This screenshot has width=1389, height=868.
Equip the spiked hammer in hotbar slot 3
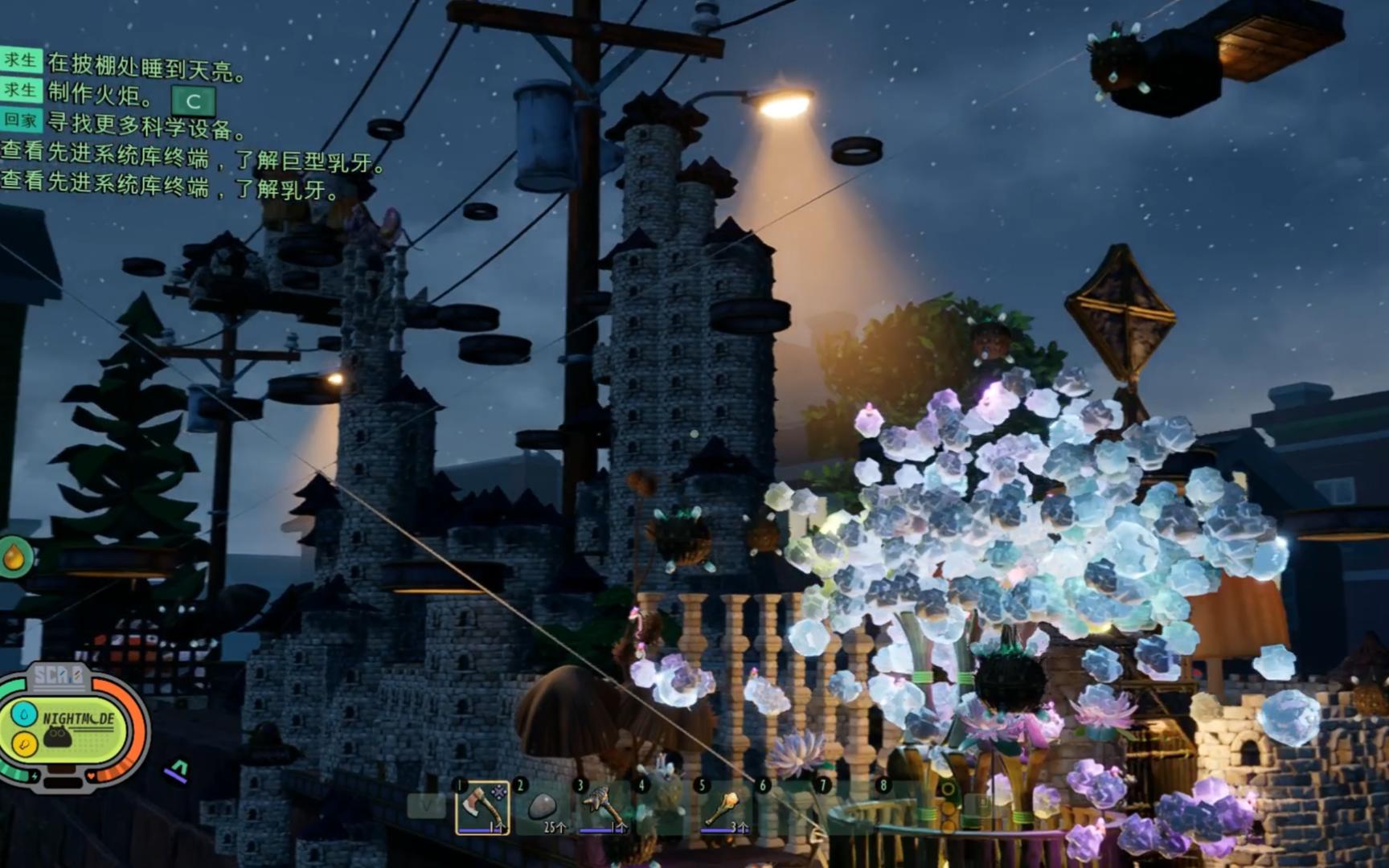(603, 806)
